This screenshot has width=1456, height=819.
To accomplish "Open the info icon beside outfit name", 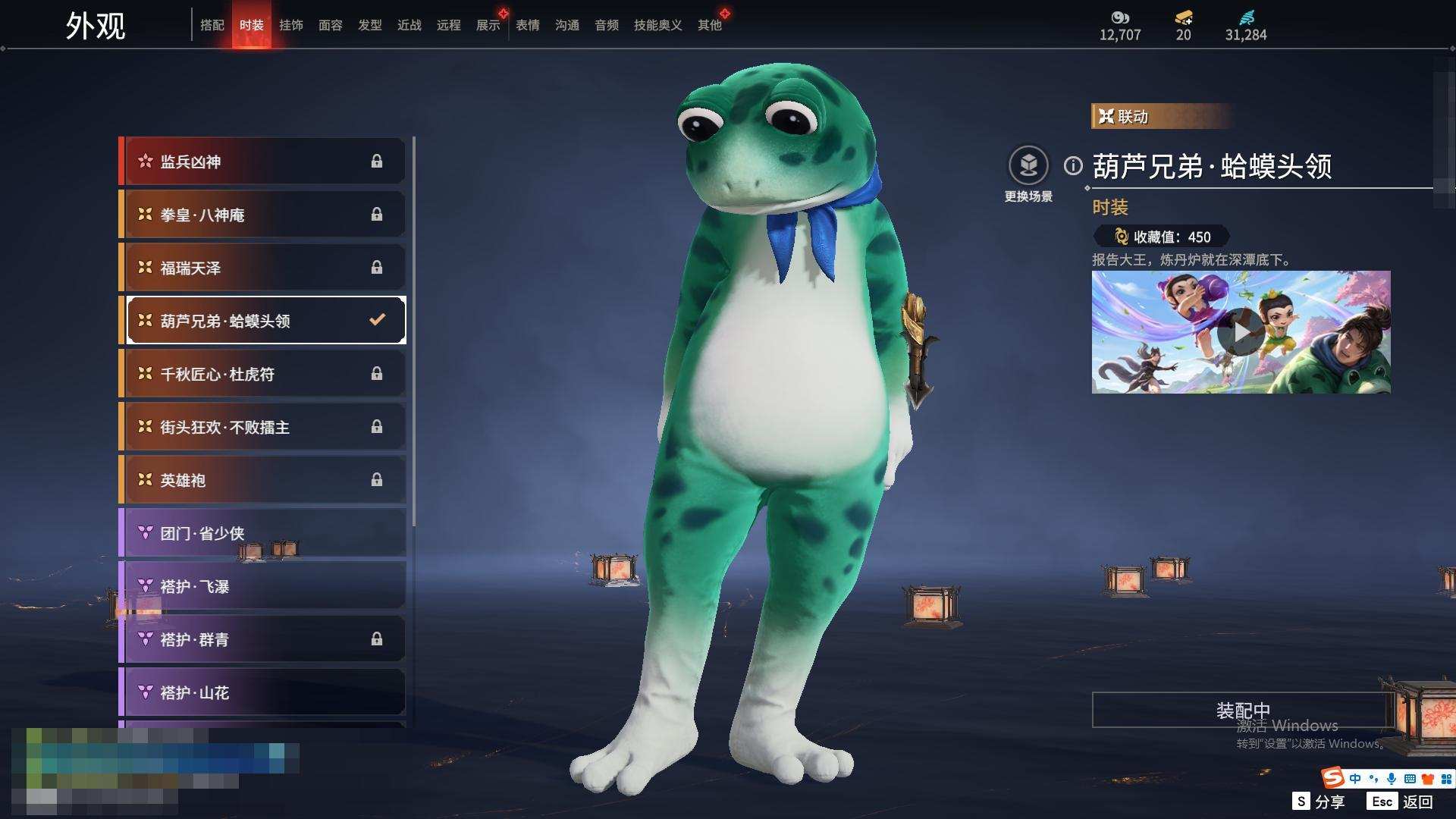I will pyautogui.click(x=1073, y=165).
